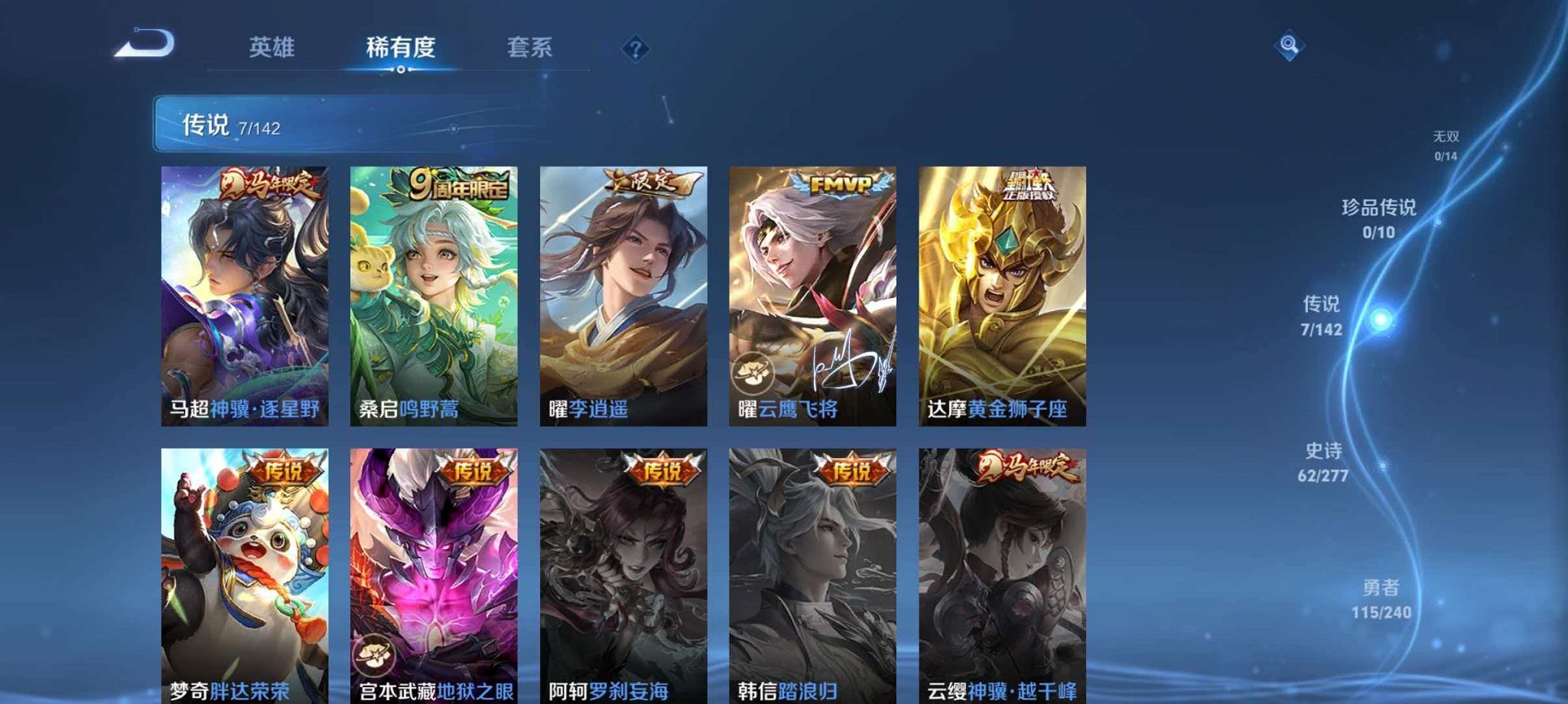Click the 限定 badge on 李逍遥 skin
This screenshot has height=704, width=1568.
click(x=651, y=181)
